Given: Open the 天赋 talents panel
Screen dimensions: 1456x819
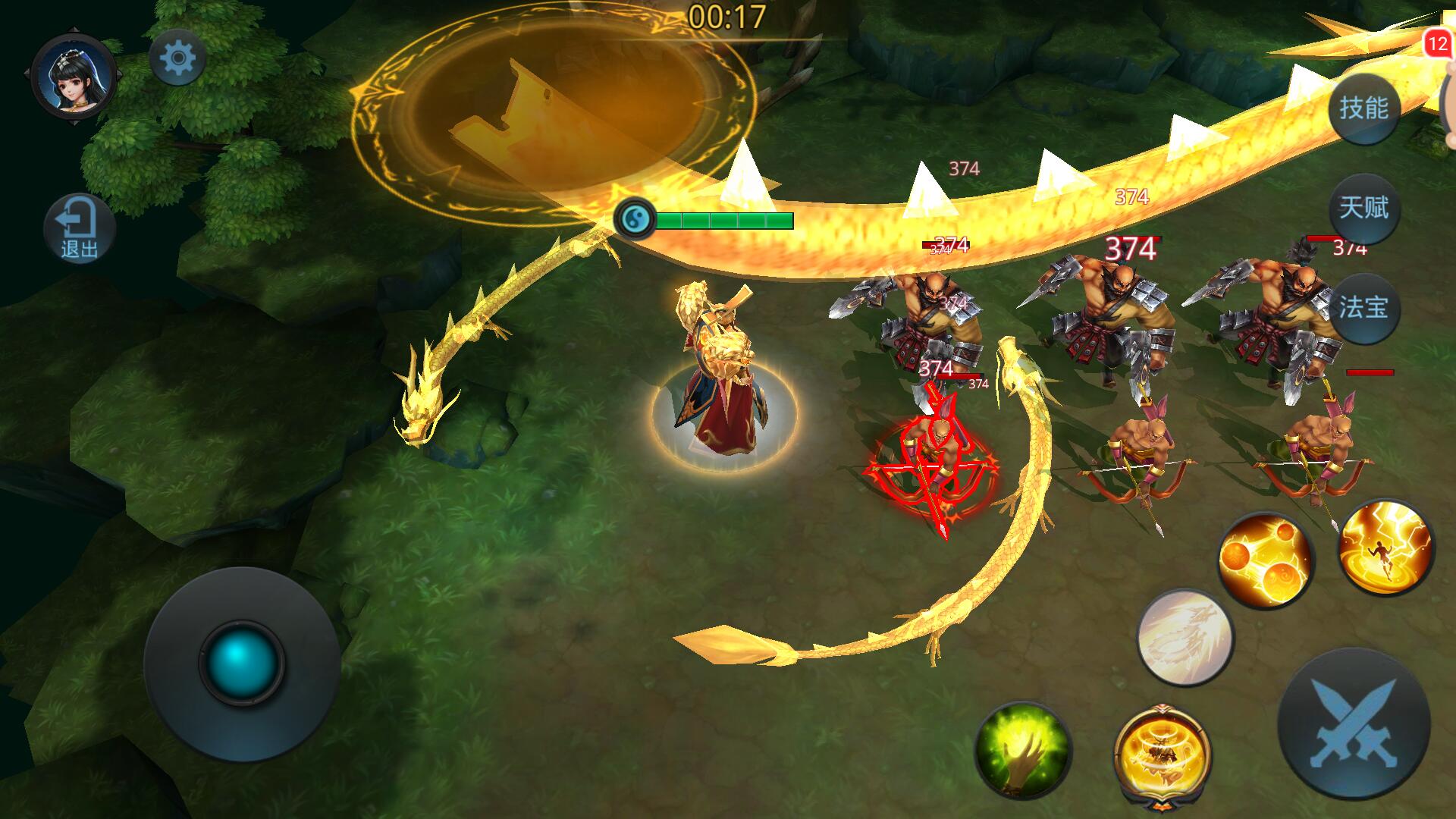Looking at the screenshot, I should click(1363, 208).
